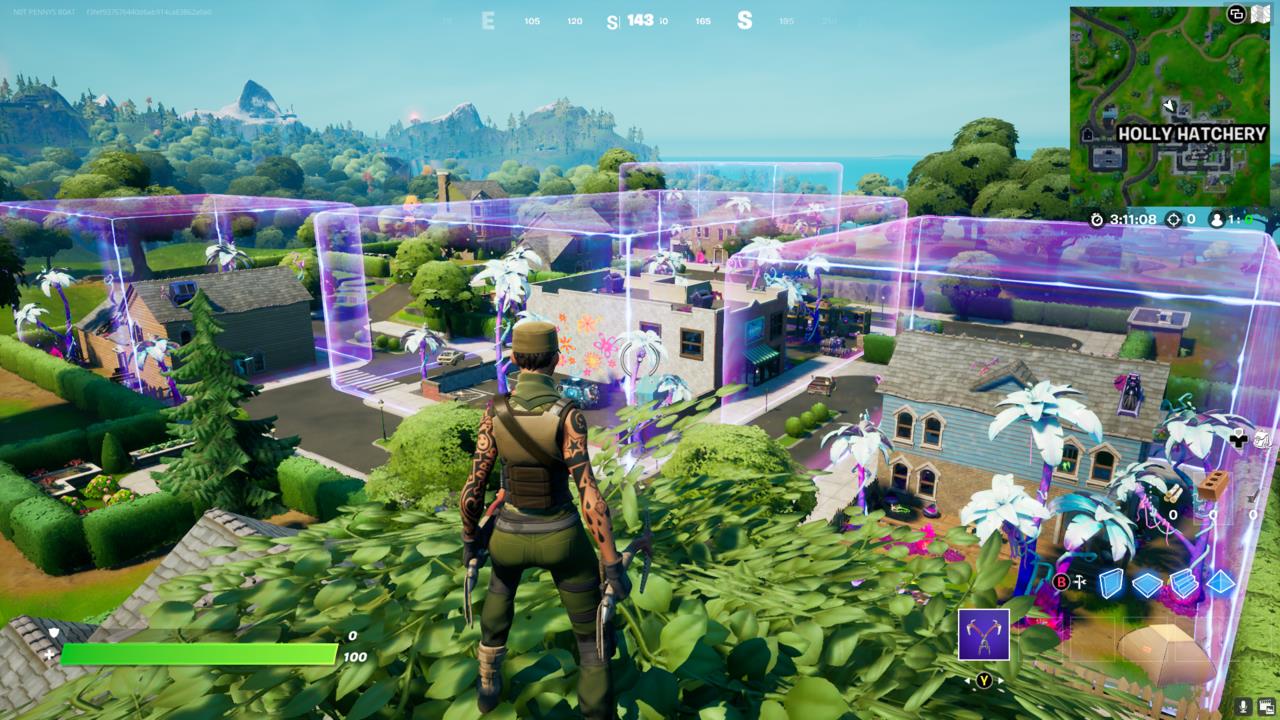Select the roof build piece icon
The image size is (1280, 720).
point(1222,583)
